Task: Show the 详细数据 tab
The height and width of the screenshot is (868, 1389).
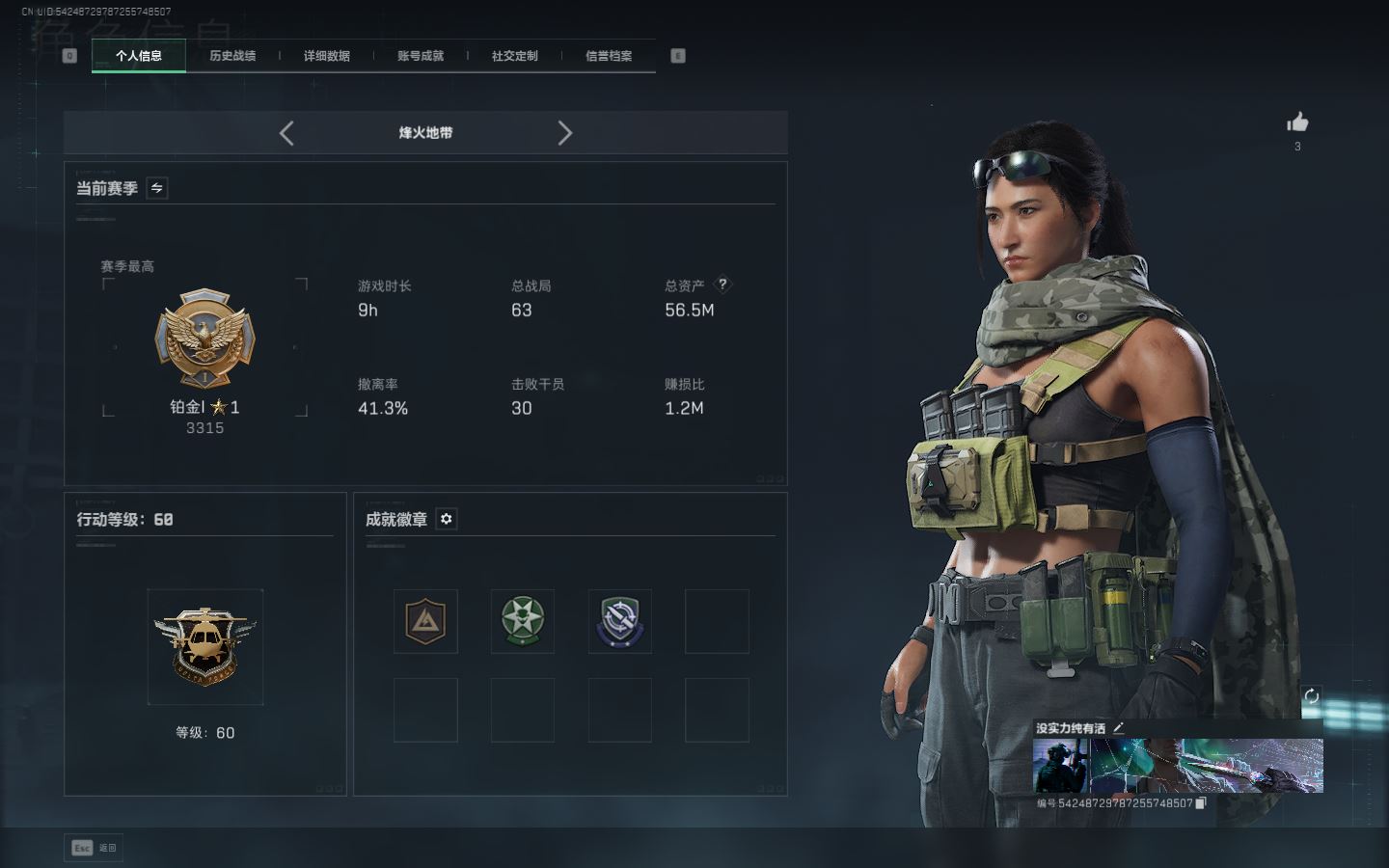Action: coord(326,56)
